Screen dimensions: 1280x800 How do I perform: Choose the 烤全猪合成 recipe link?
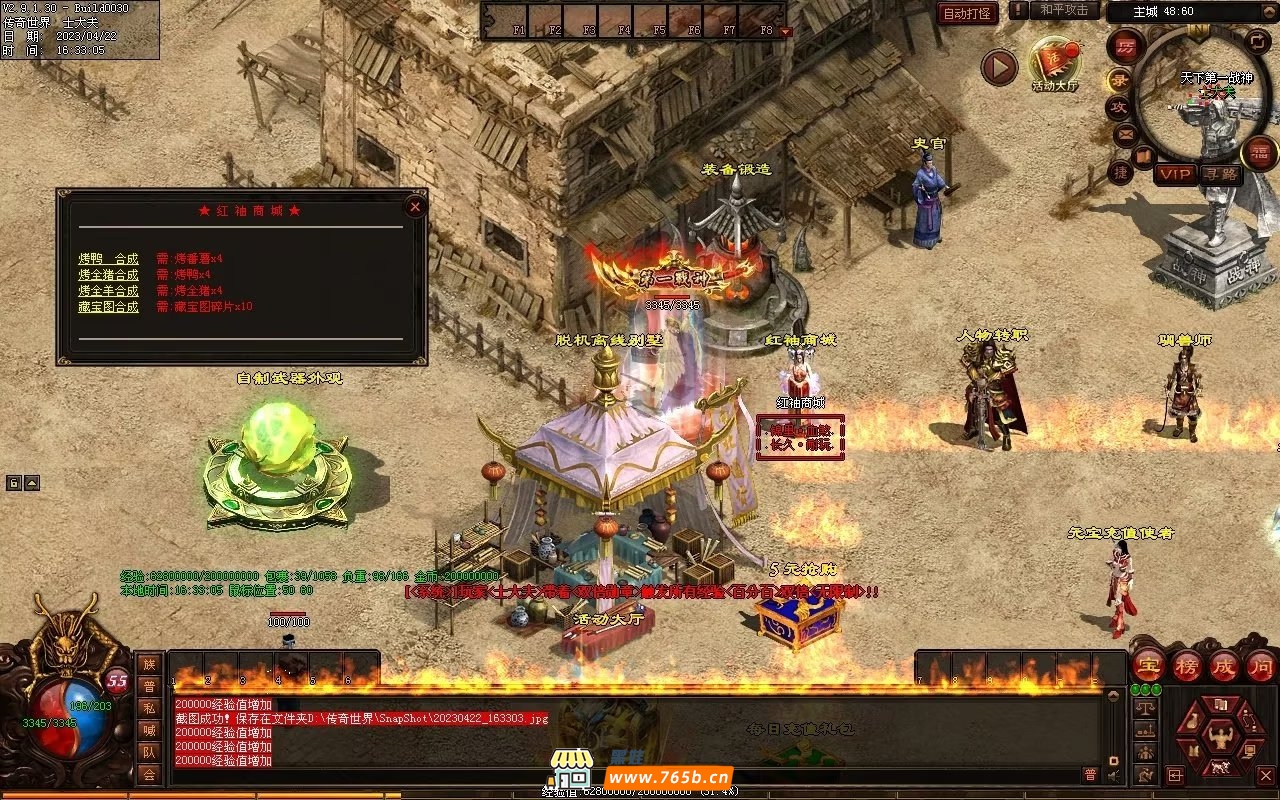pos(108,275)
